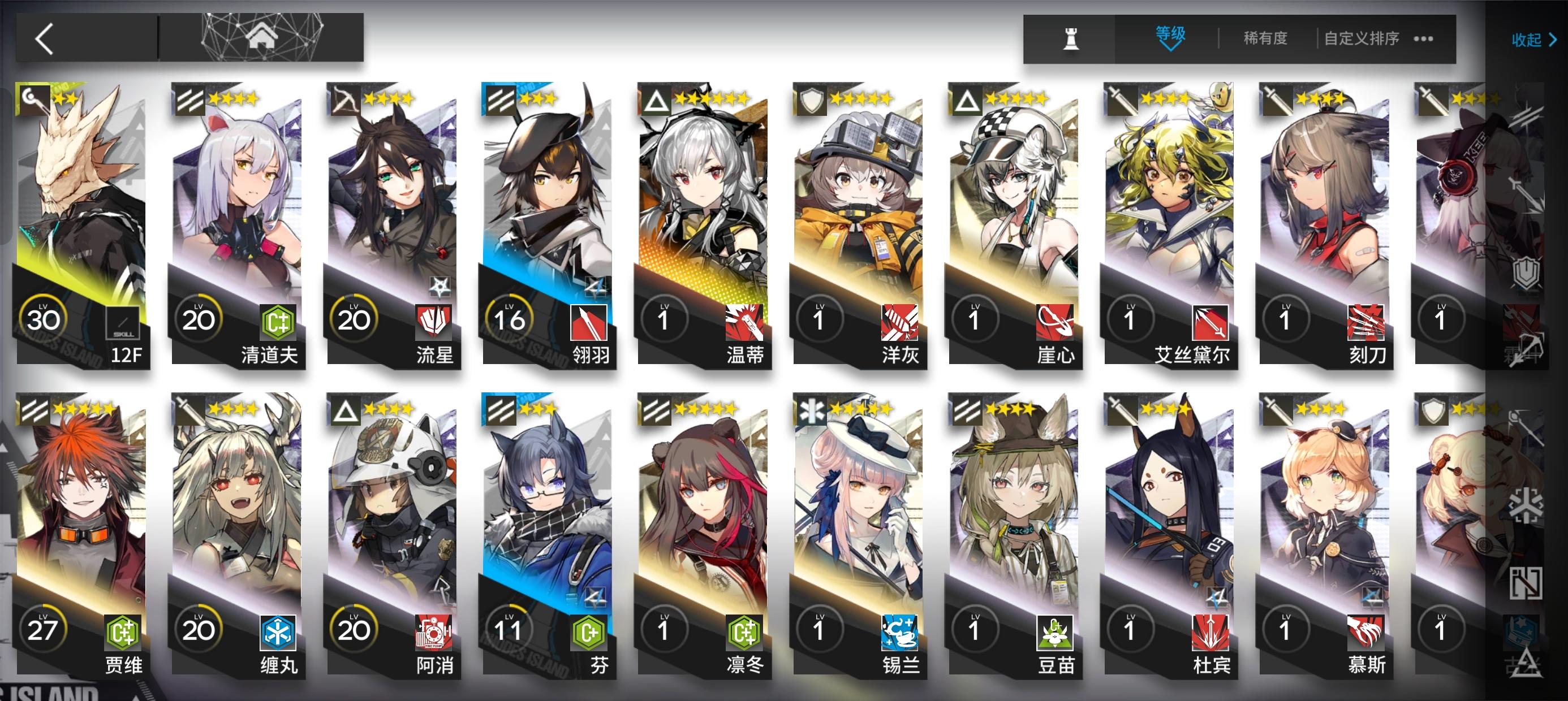Switch sorting to 稀有度 (rarity)
This screenshot has height=701, width=1568.
pyautogui.click(x=1265, y=38)
